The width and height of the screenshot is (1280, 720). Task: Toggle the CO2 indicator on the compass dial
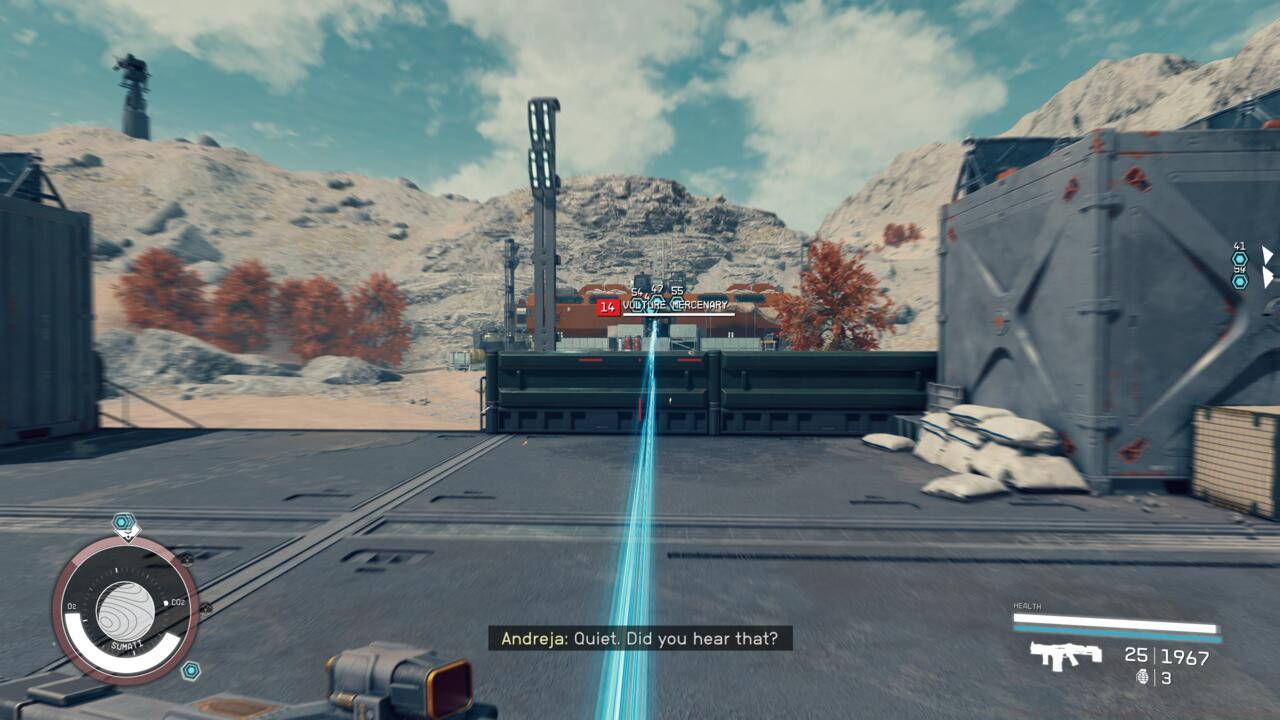[177, 601]
